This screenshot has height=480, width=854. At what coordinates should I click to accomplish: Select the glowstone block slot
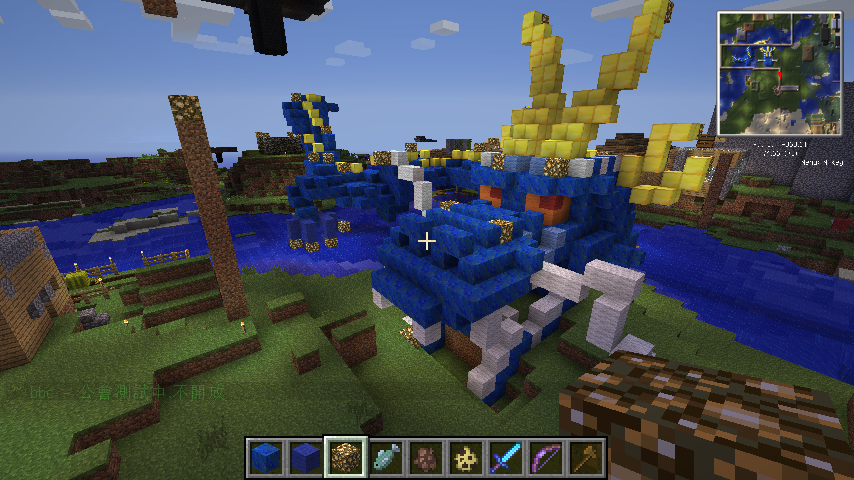(x=346, y=458)
